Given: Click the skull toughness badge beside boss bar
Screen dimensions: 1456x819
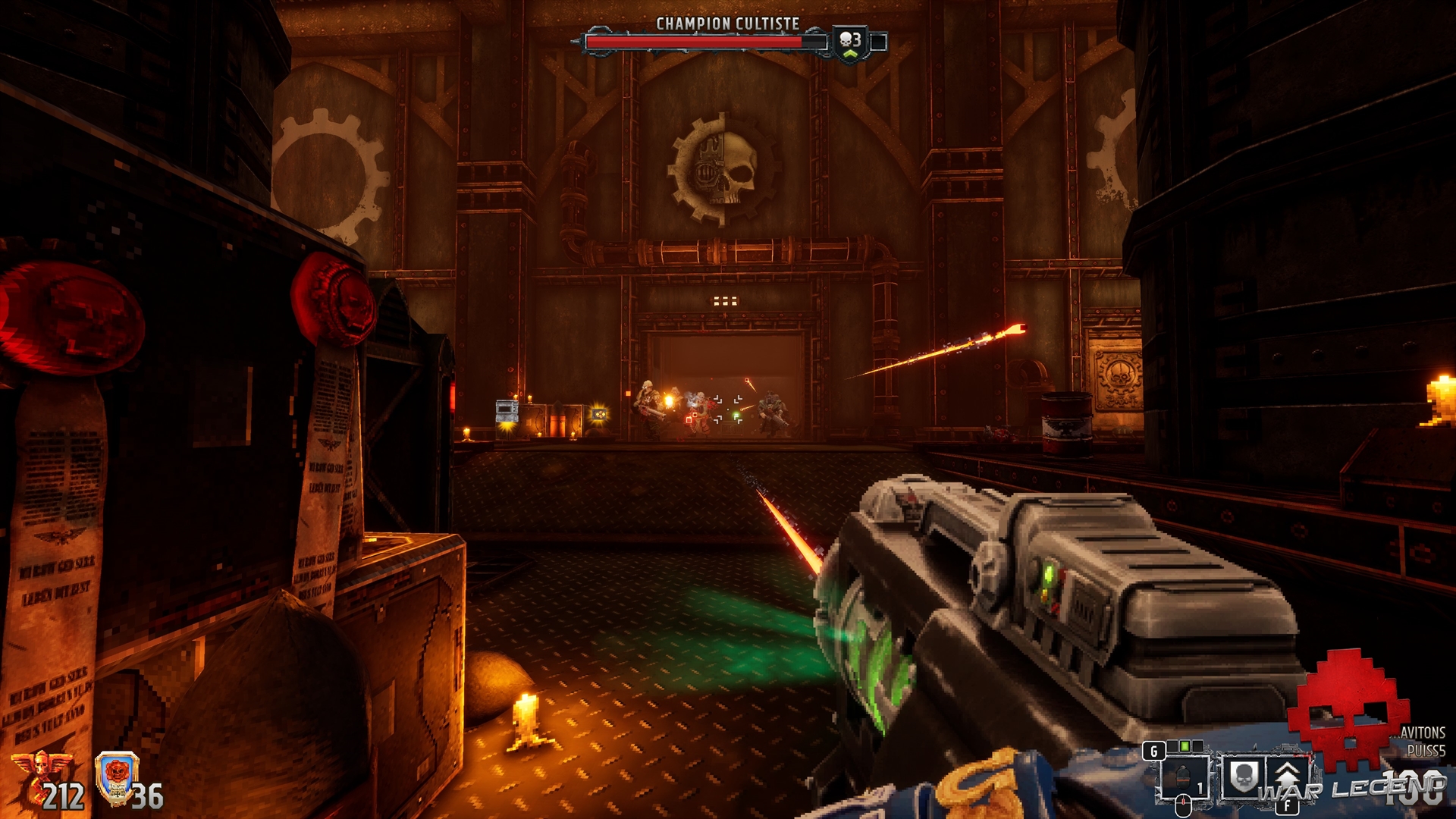Looking at the screenshot, I should coord(850,42).
